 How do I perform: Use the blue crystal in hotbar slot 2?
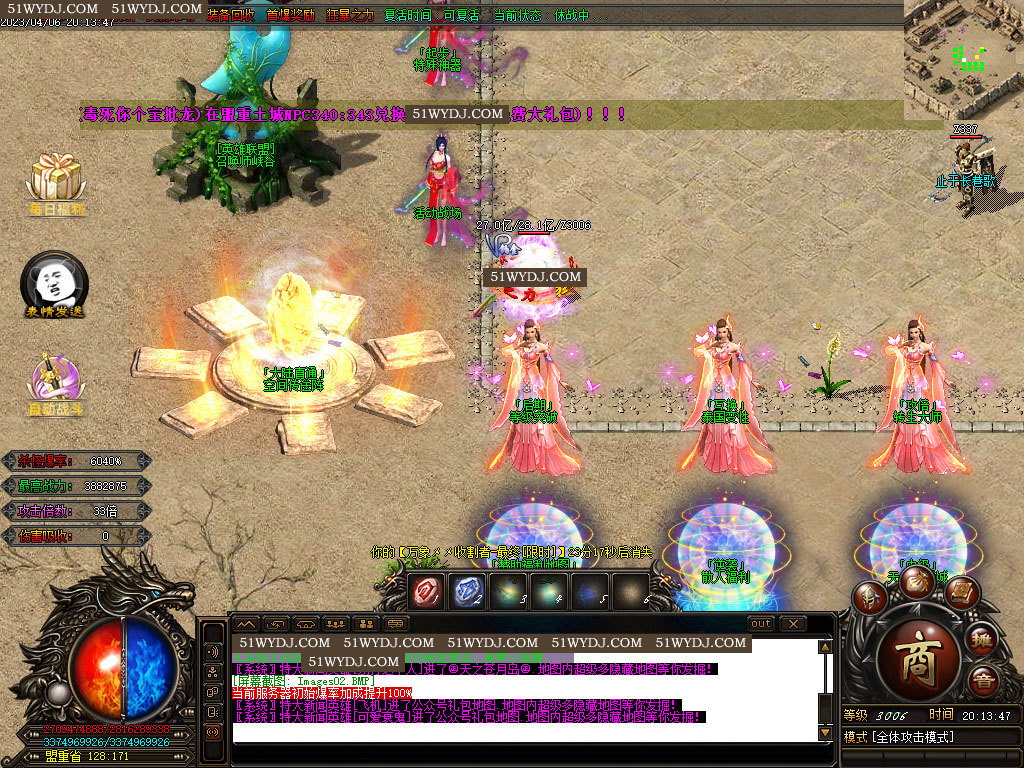click(x=468, y=590)
